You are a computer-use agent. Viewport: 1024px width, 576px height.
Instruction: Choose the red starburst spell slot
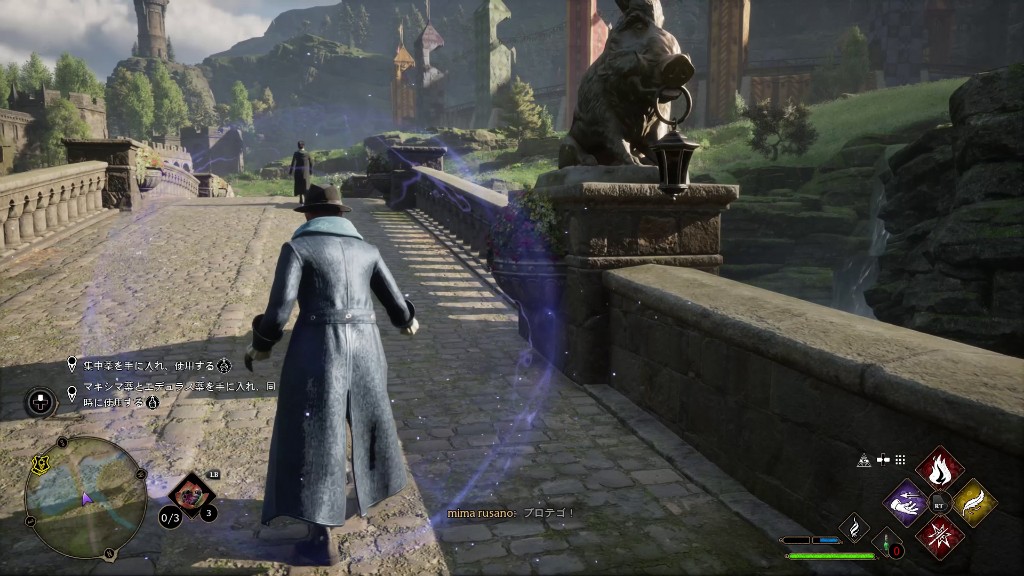(x=940, y=536)
